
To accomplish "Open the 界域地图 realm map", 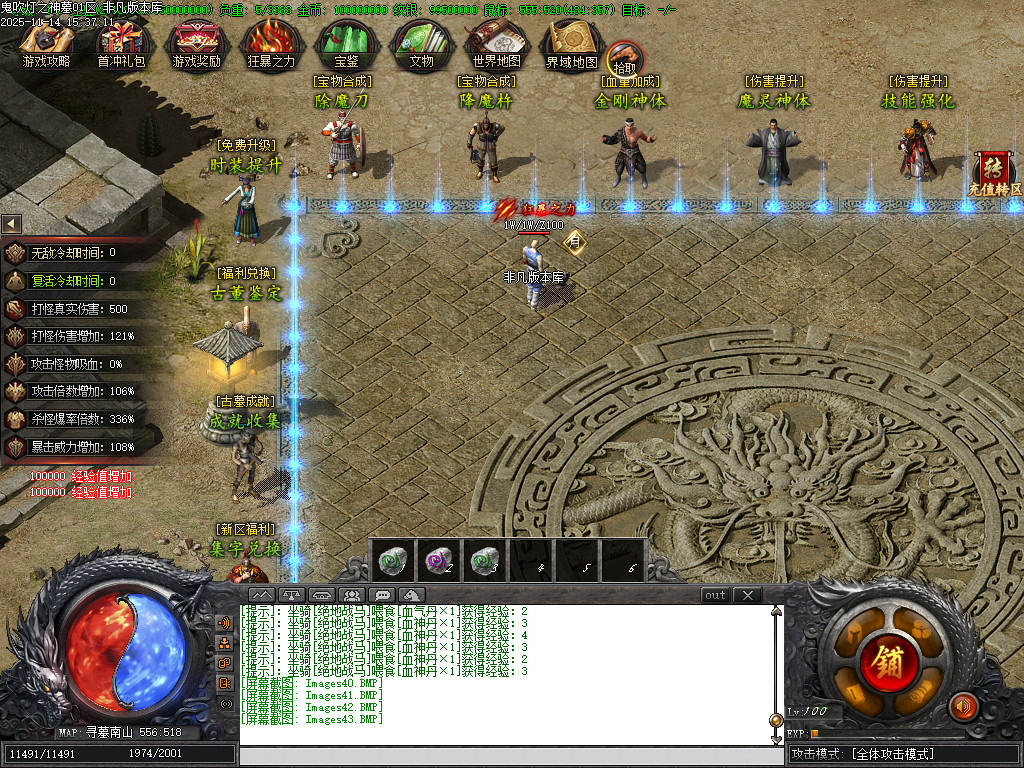I will coord(571,44).
